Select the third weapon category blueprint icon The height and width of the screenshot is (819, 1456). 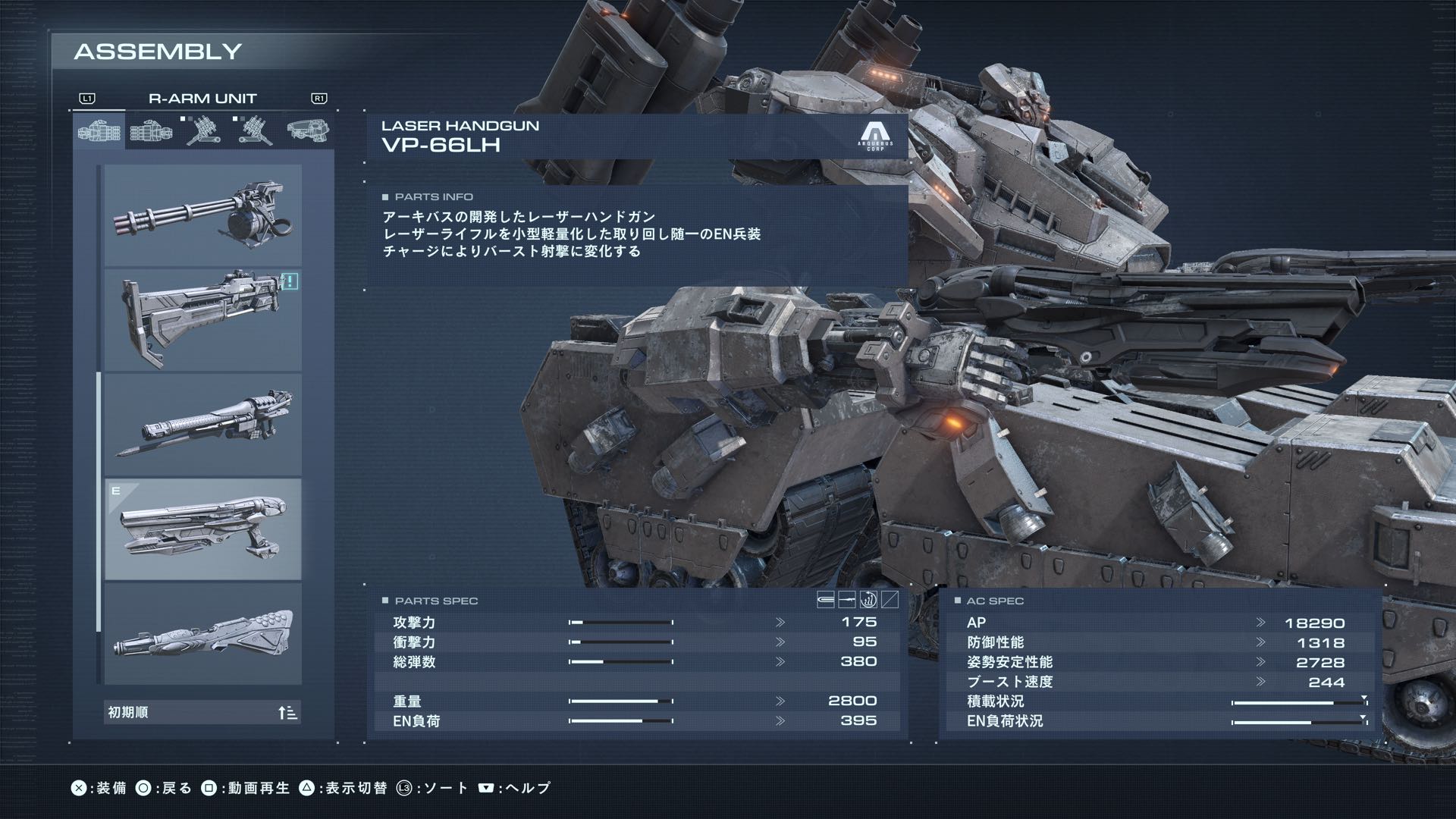point(205,129)
